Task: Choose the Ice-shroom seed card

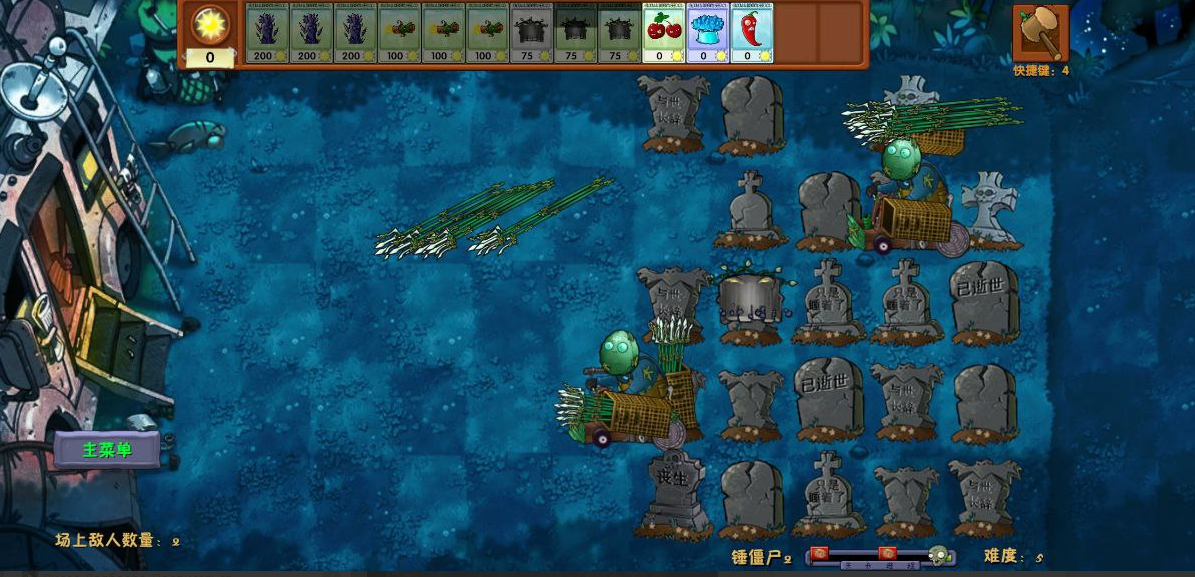Action: pyautogui.click(x=707, y=33)
